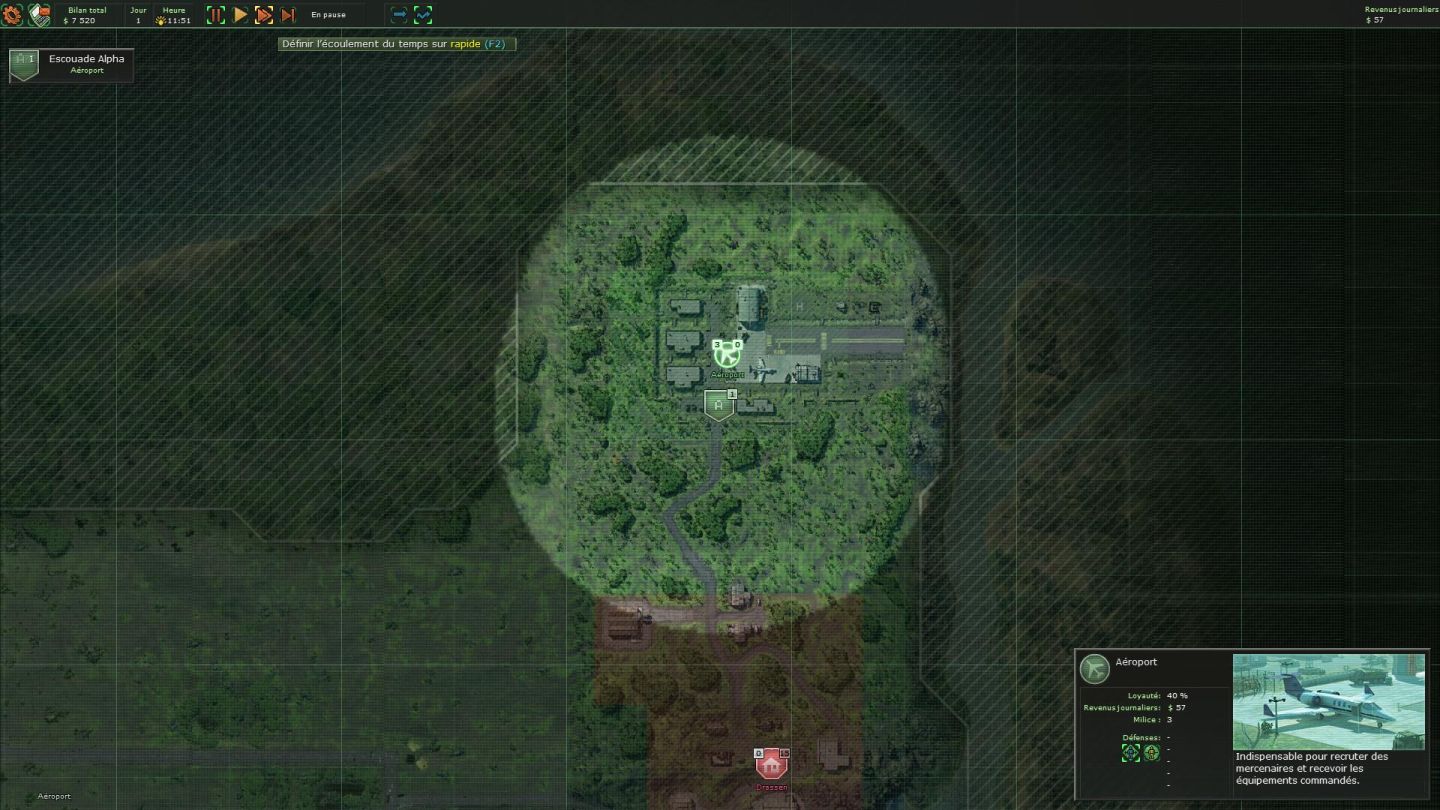
Task: Select the squad A shield marker on map
Action: tap(718, 405)
